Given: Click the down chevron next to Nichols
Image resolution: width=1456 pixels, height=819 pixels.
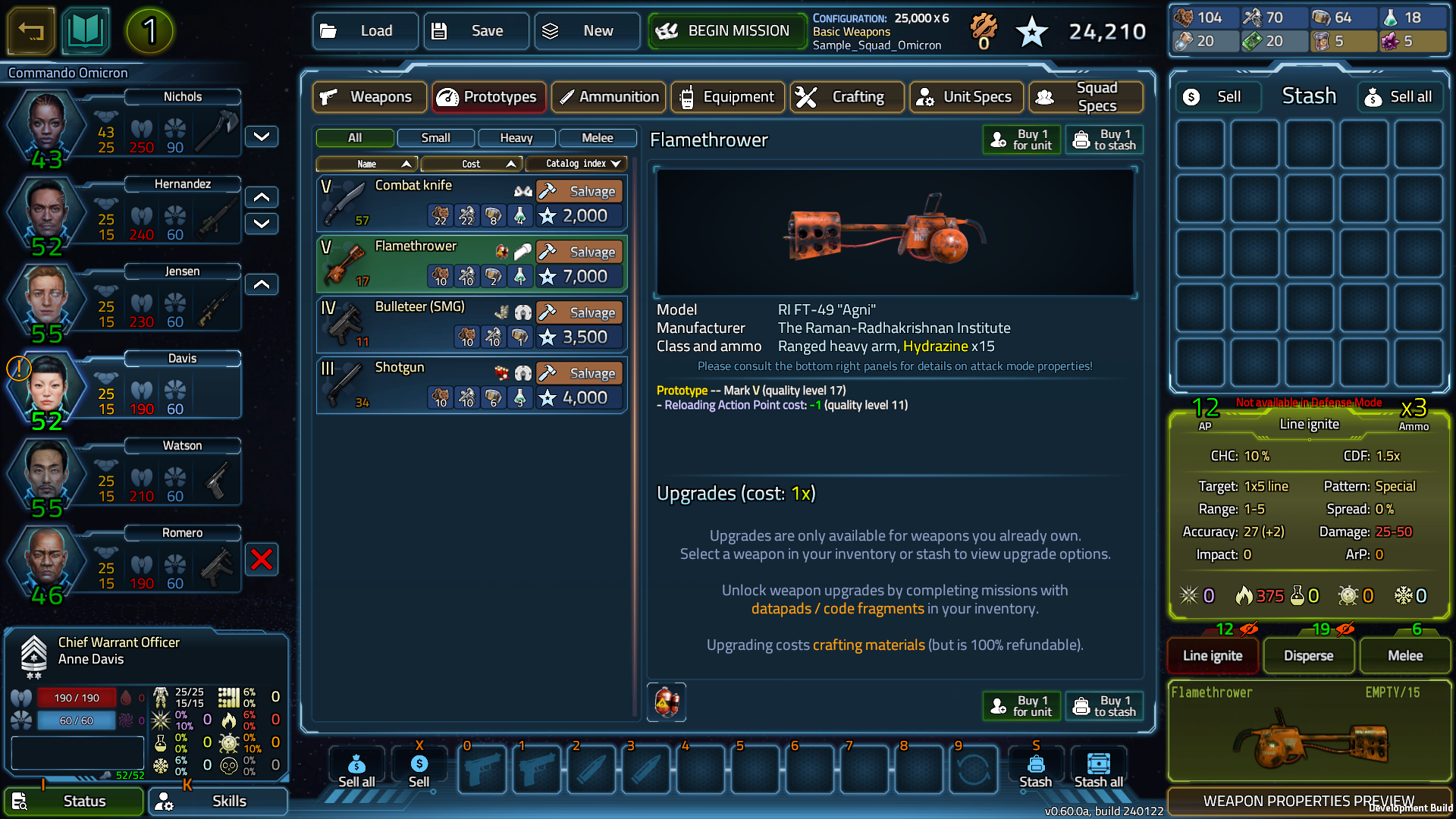Looking at the screenshot, I should click(261, 136).
